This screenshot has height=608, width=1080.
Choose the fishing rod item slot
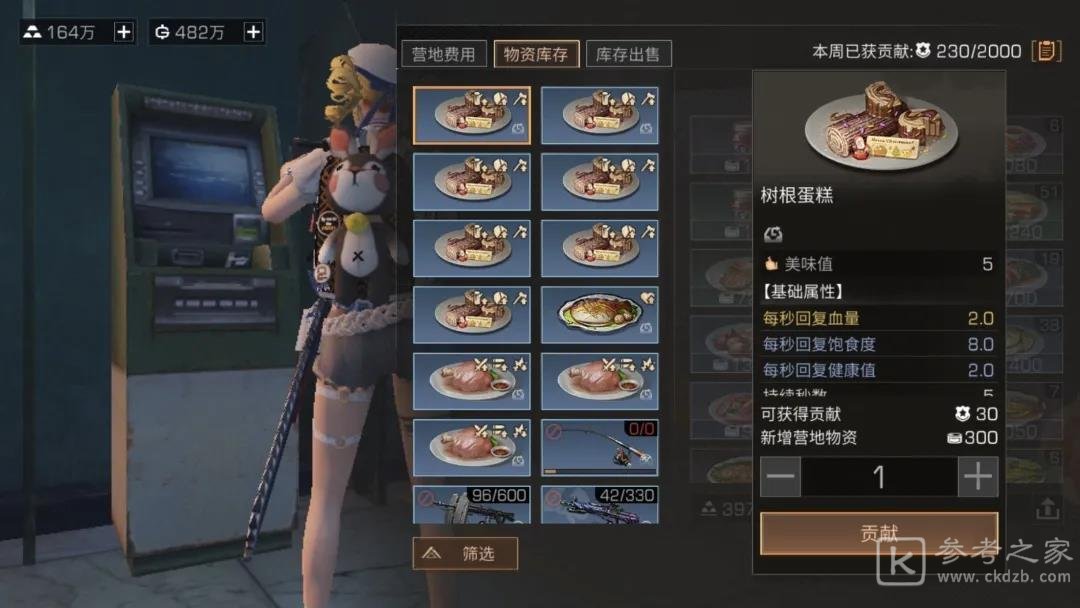[x=600, y=447]
